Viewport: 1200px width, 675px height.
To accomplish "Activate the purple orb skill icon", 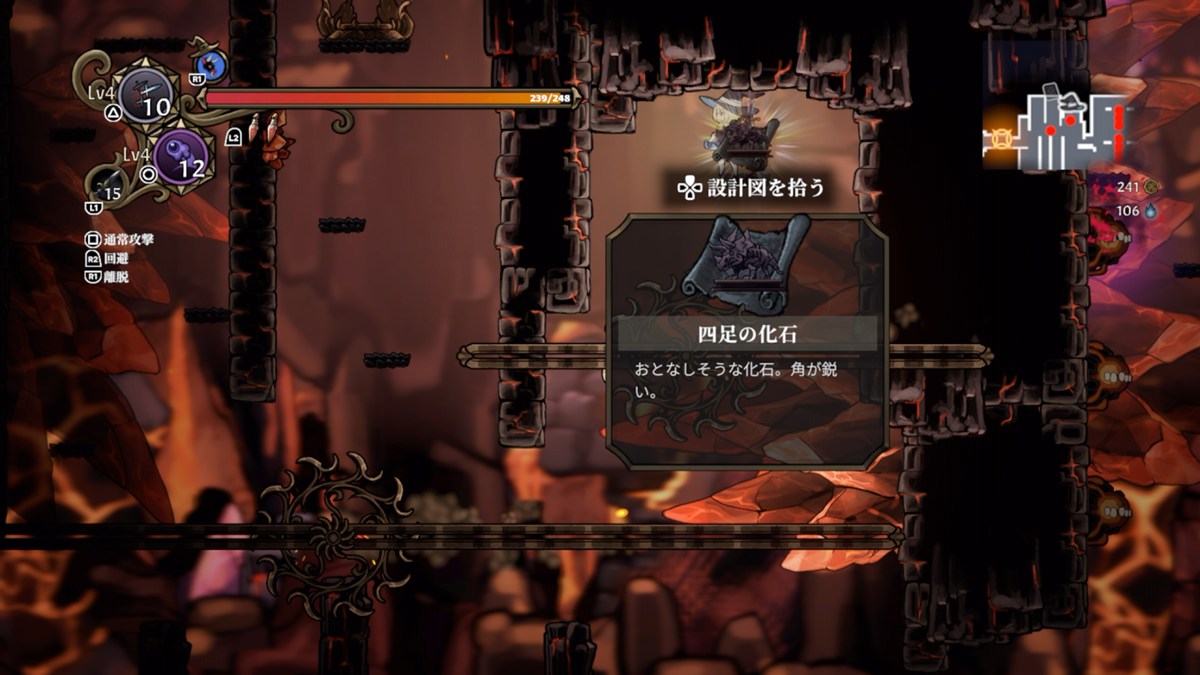I will click(181, 157).
